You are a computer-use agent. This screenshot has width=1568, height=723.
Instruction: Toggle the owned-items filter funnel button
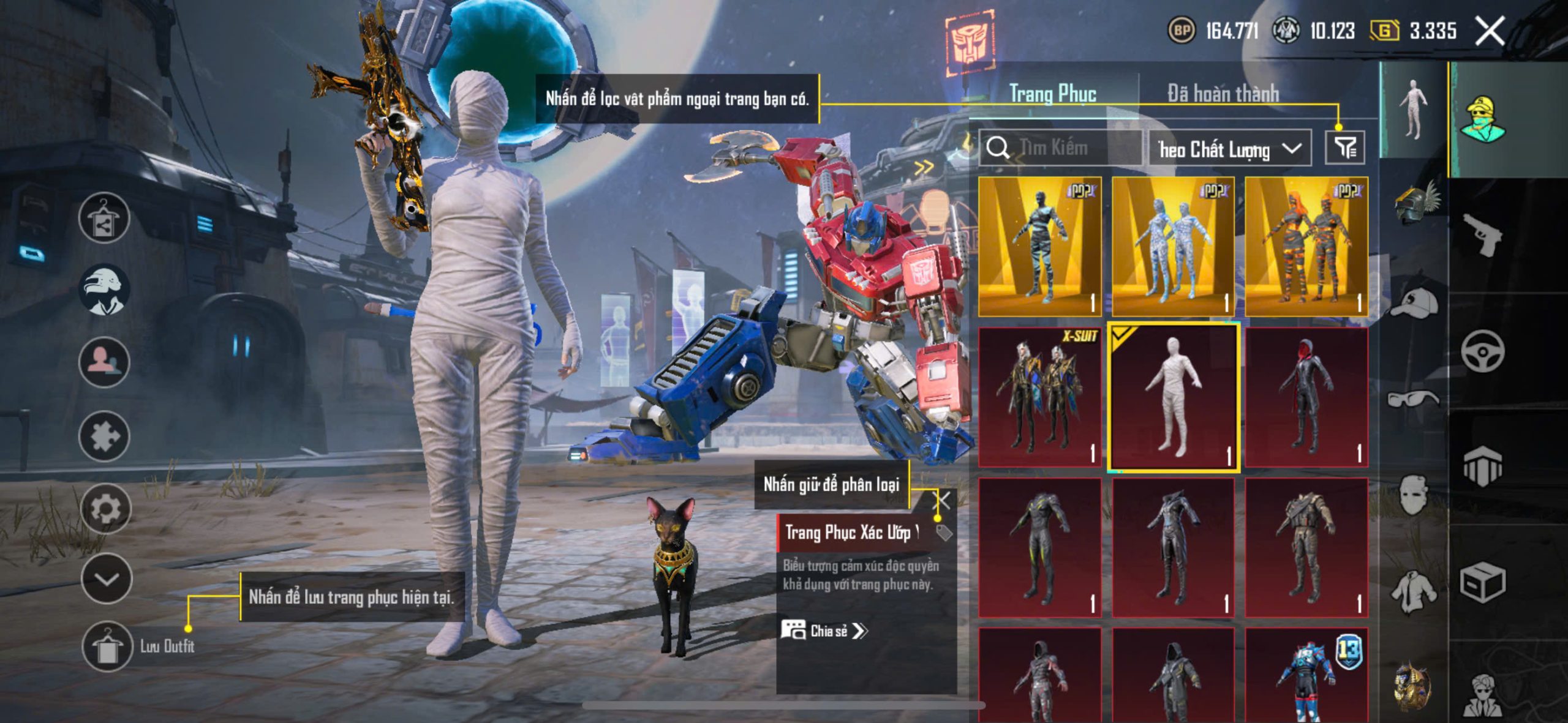click(x=1345, y=148)
